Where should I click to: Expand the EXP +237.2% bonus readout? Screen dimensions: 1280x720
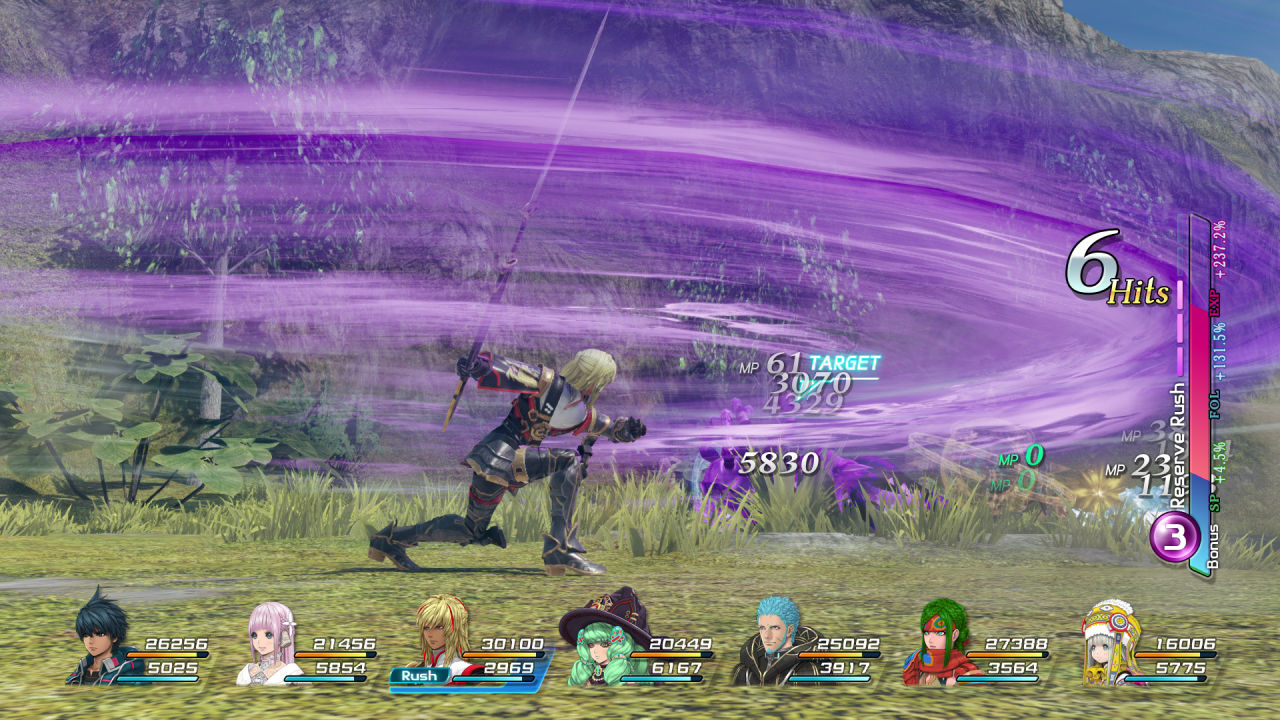(1217, 265)
